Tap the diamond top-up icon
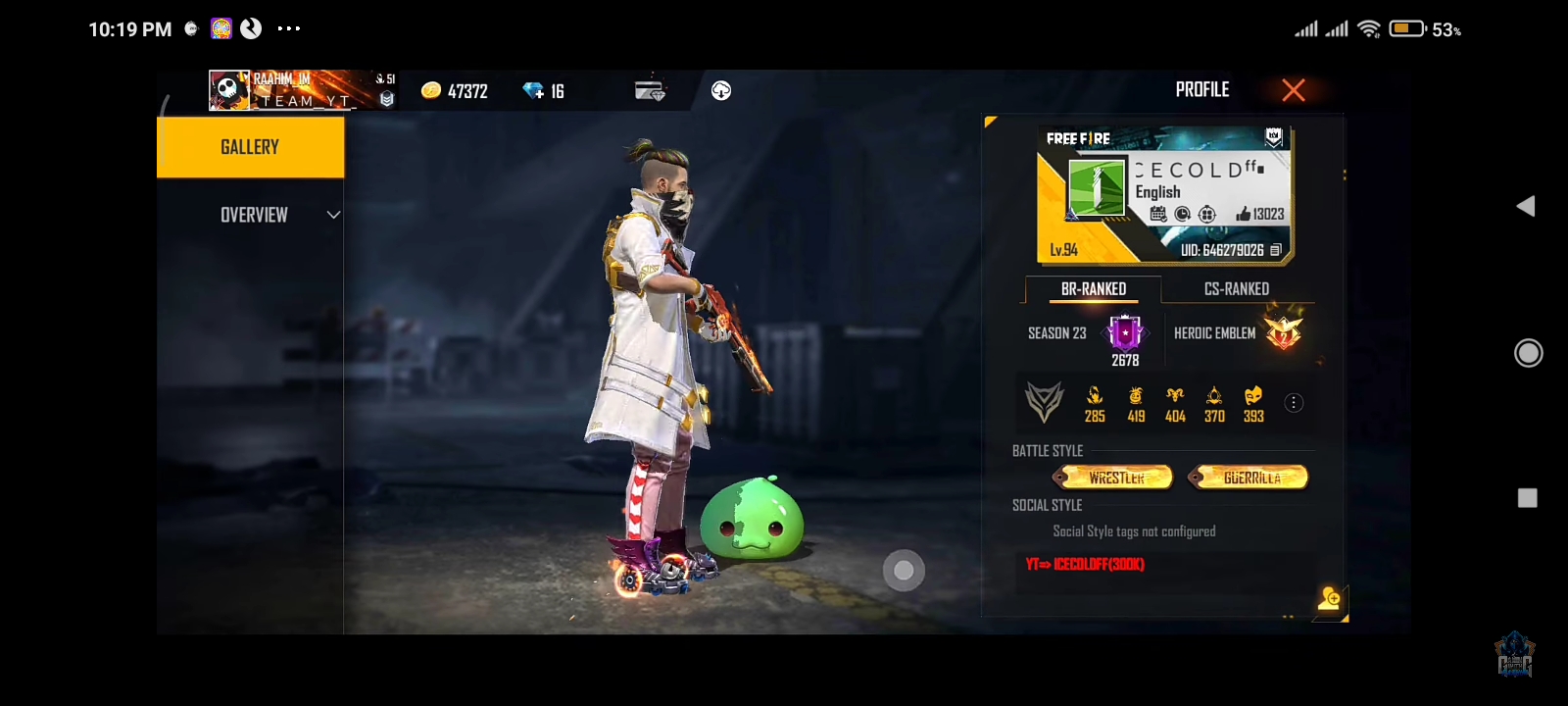1568x706 pixels. point(534,91)
